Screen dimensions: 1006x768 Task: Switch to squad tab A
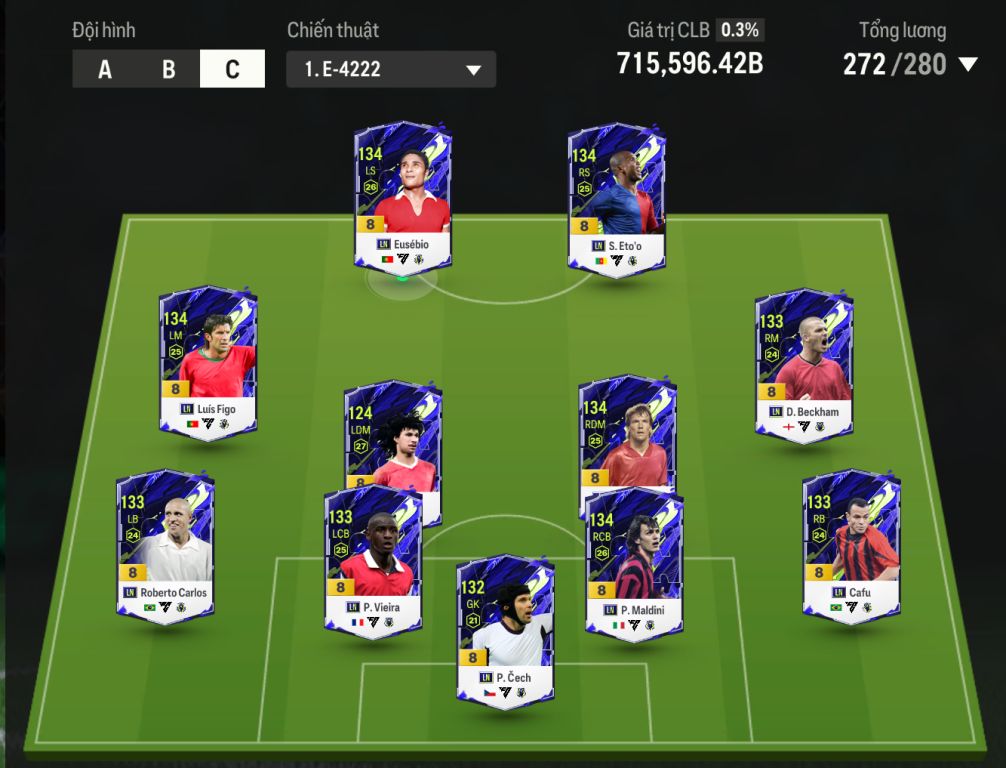coord(105,69)
